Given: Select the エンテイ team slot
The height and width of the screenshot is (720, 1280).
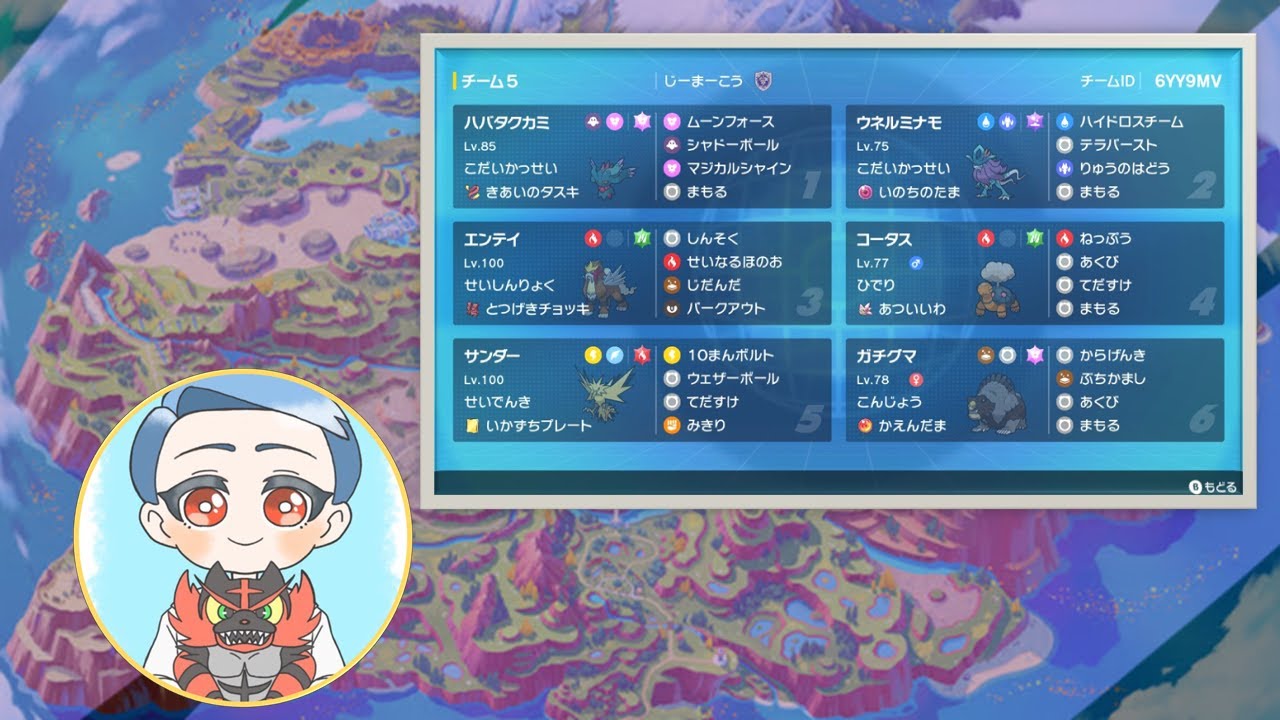Looking at the screenshot, I should [x=641, y=273].
